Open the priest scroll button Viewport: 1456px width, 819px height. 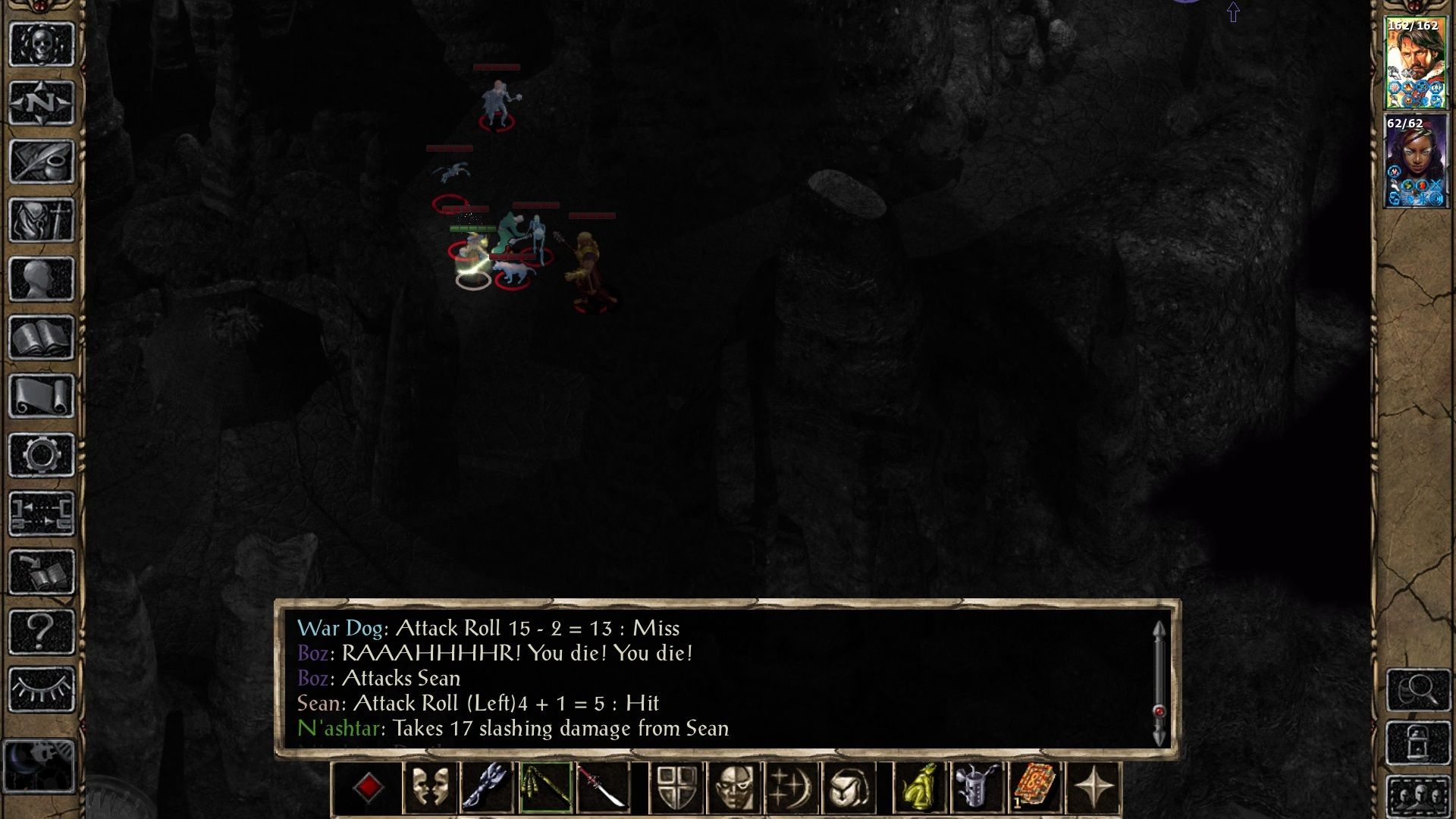pyautogui.click(x=42, y=396)
